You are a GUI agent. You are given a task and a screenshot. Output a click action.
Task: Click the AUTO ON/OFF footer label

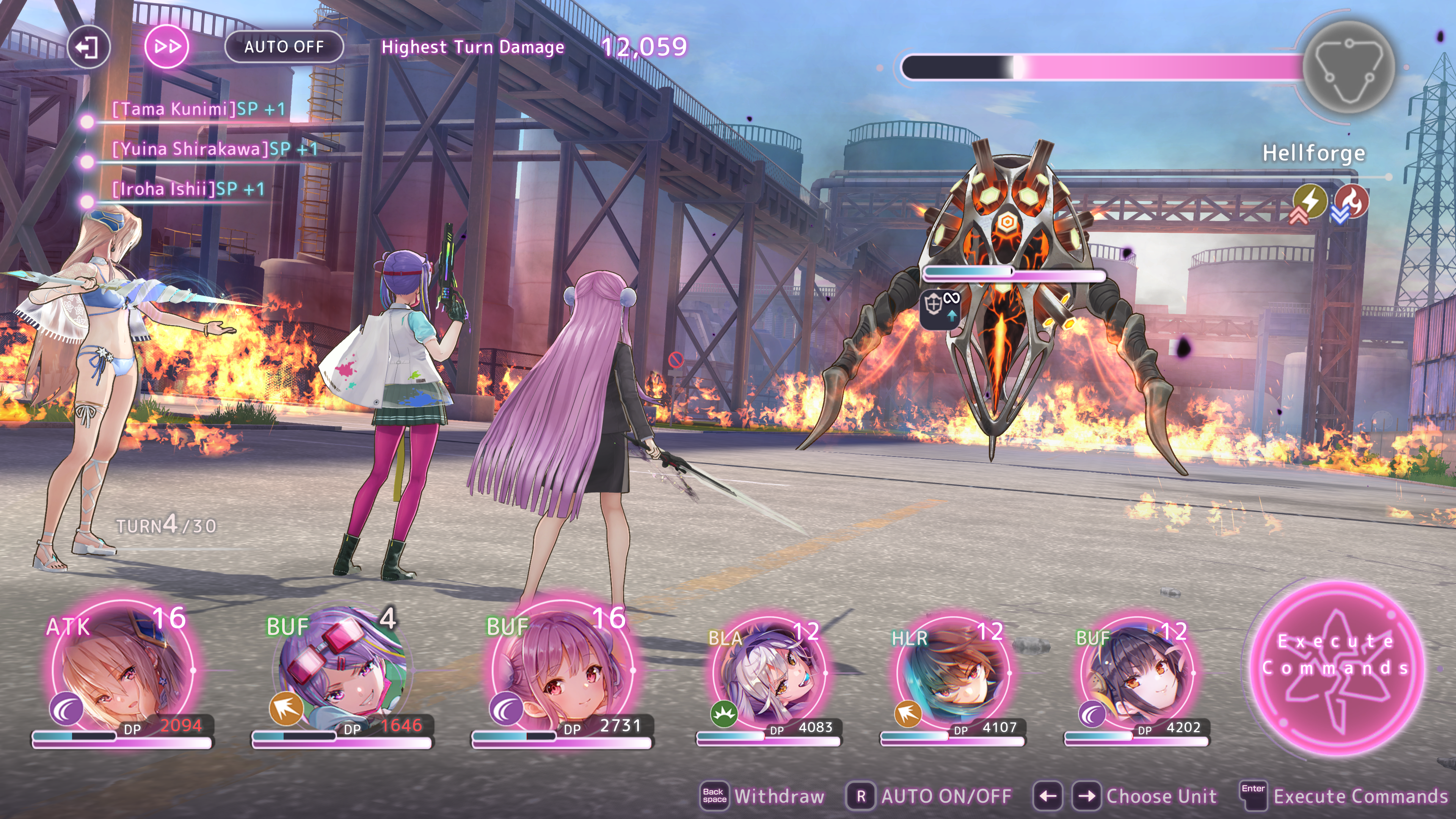[946, 796]
